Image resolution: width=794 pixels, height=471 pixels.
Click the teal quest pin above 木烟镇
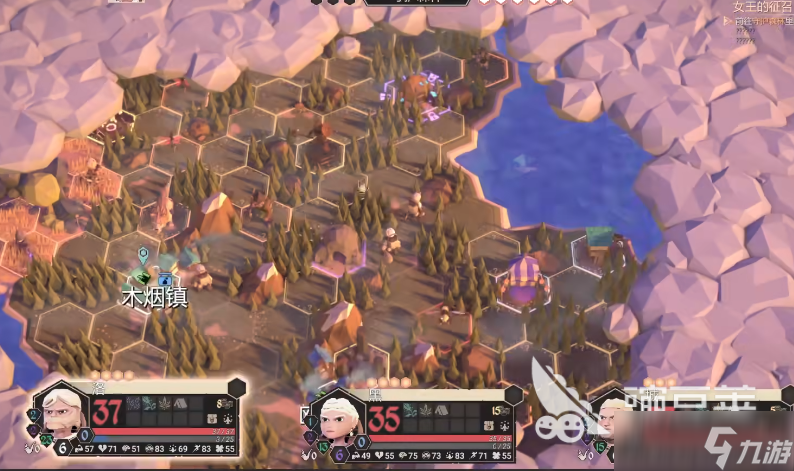point(143,256)
